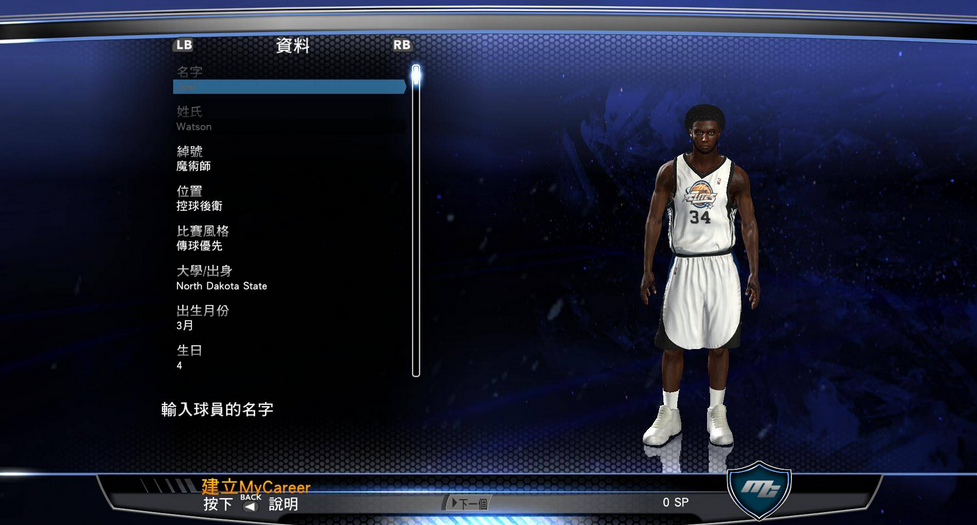Click the 下一個 next button
This screenshot has height=525, width=977.
[464, 503]
